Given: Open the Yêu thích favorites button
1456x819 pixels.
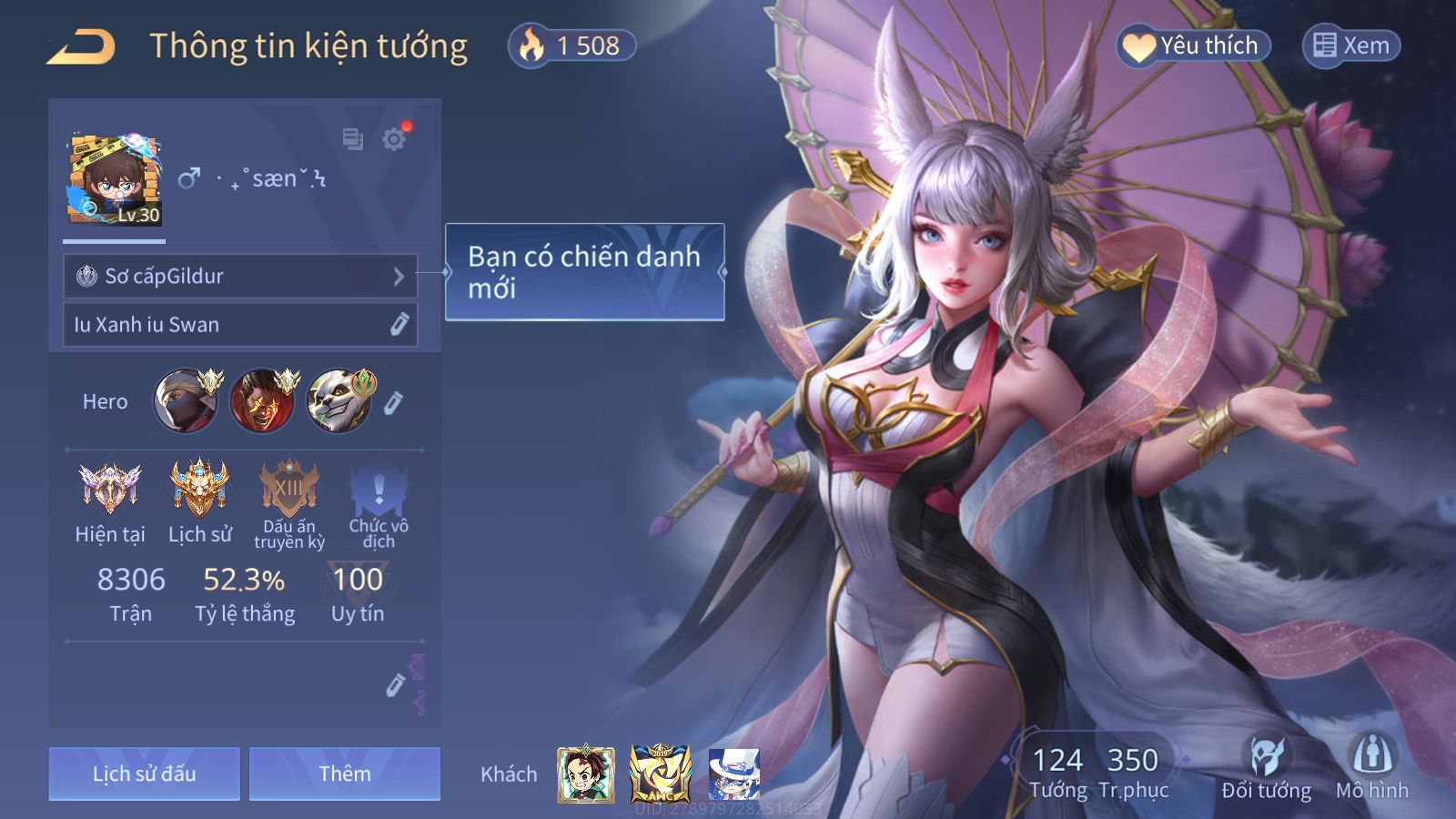Looking at the screenshot, I should [x=1192, y=45].
